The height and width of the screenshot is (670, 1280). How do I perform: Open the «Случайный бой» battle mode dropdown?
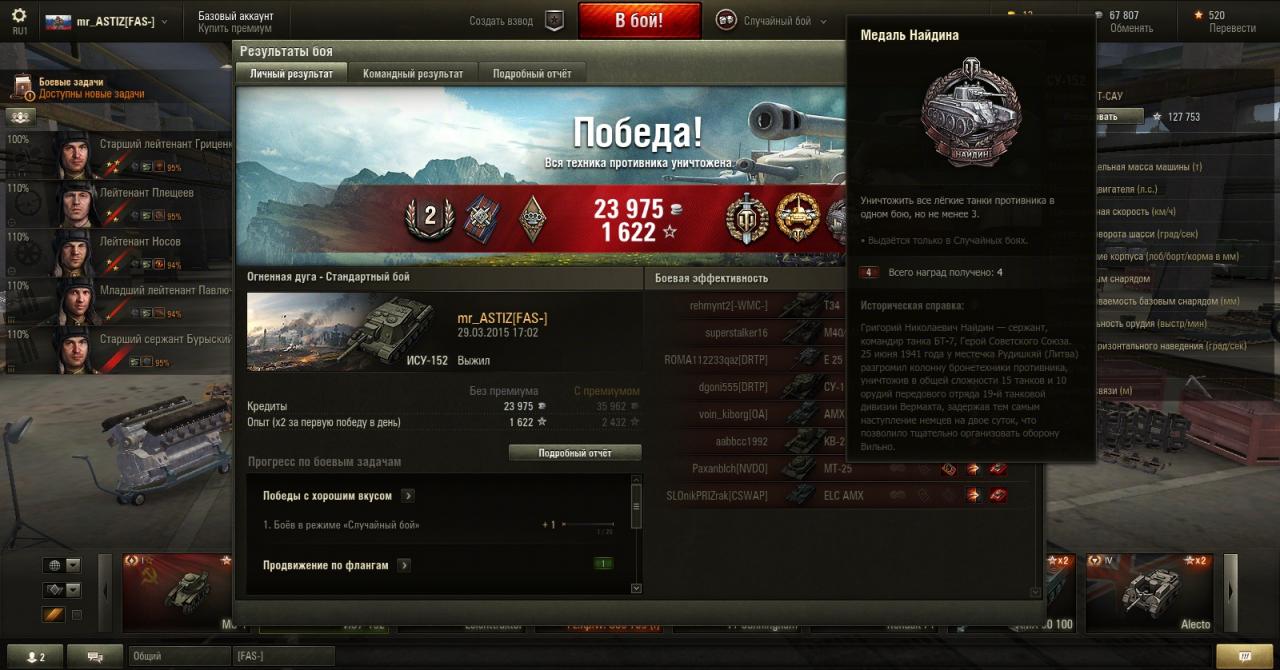tap(772, 21)
